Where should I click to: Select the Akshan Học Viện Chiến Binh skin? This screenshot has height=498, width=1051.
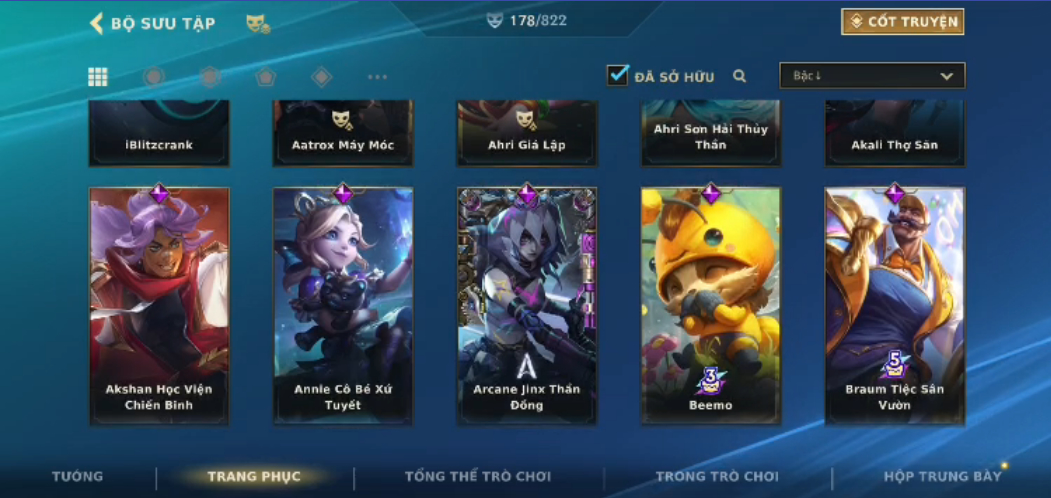(x=159, y=305)
